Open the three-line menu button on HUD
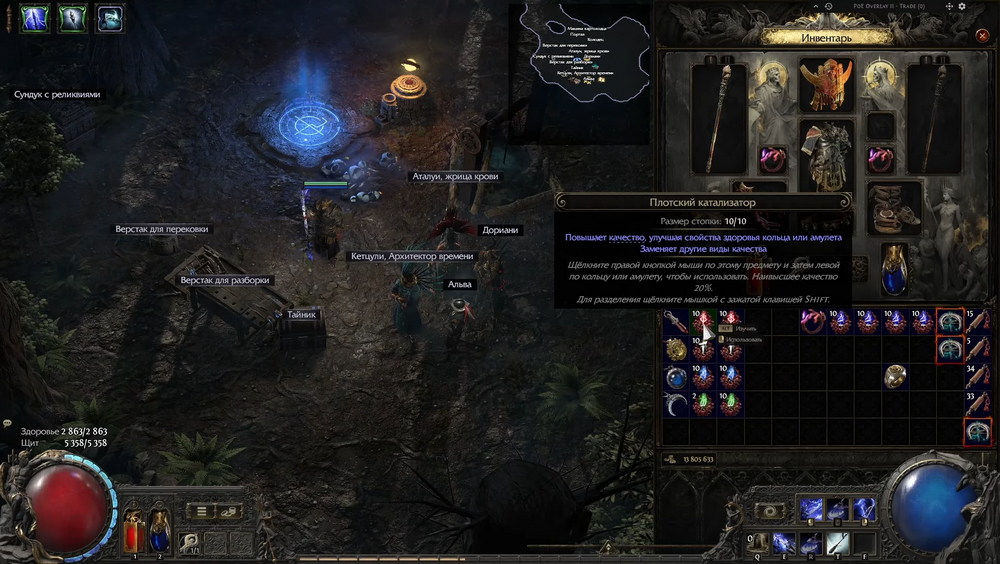Viewport: 1000px width, 564px height. (x=202, y=511)
